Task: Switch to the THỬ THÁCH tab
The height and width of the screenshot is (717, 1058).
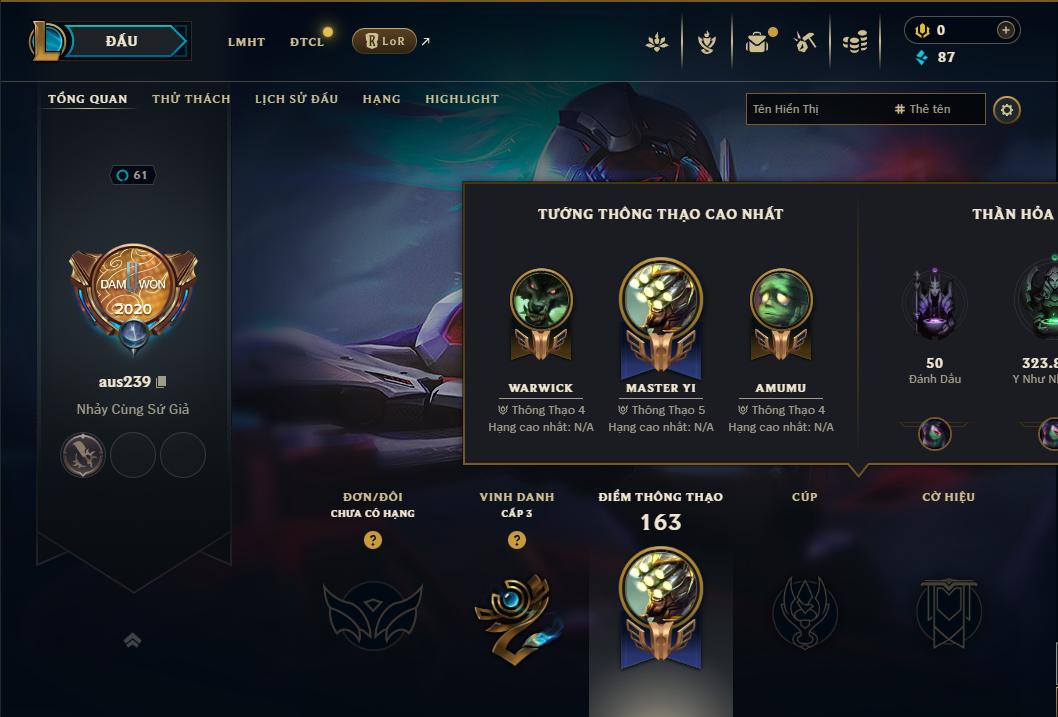Action: [x=191, y=99]
